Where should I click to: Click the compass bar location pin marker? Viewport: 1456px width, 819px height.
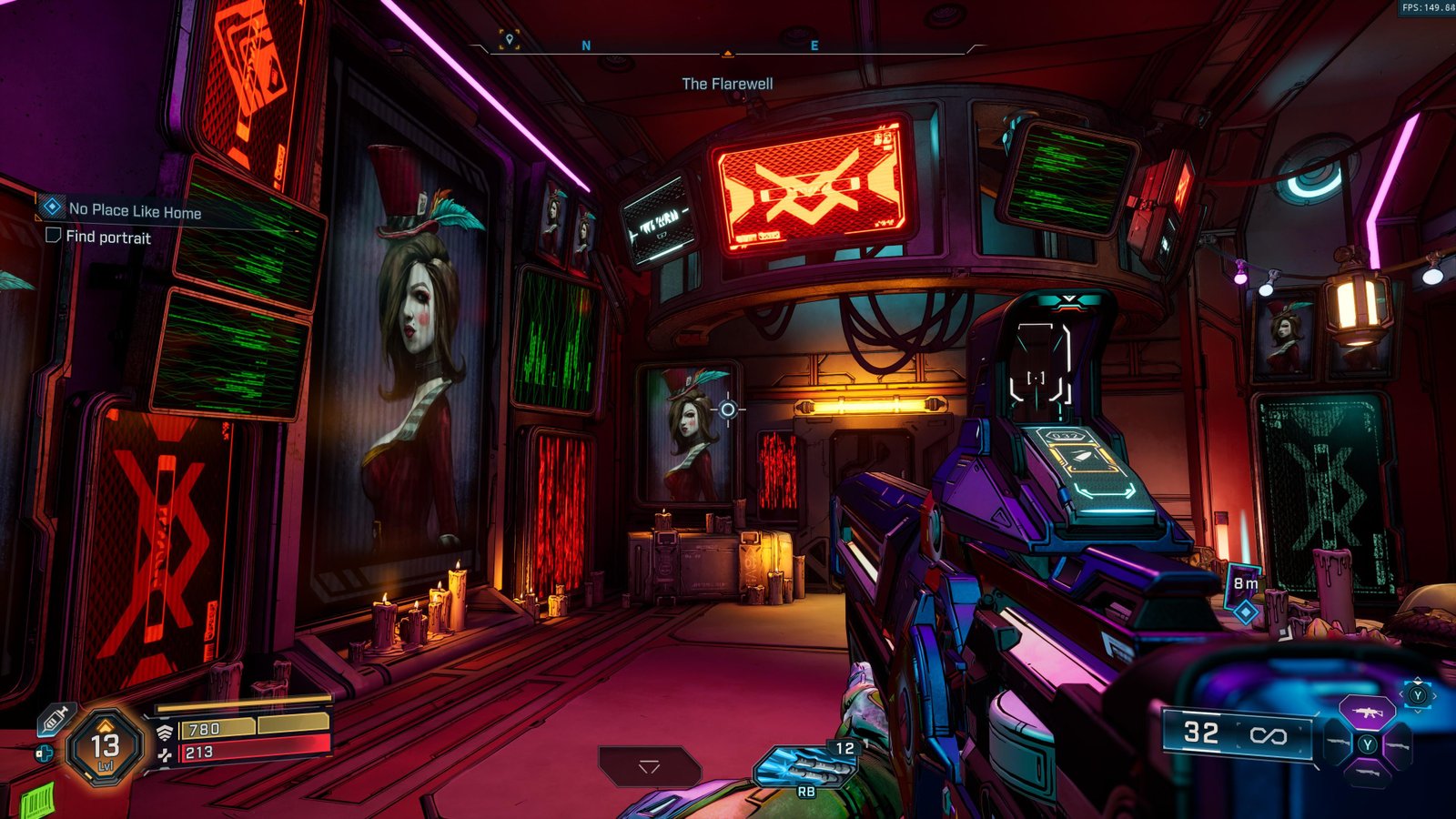(510, 39)
